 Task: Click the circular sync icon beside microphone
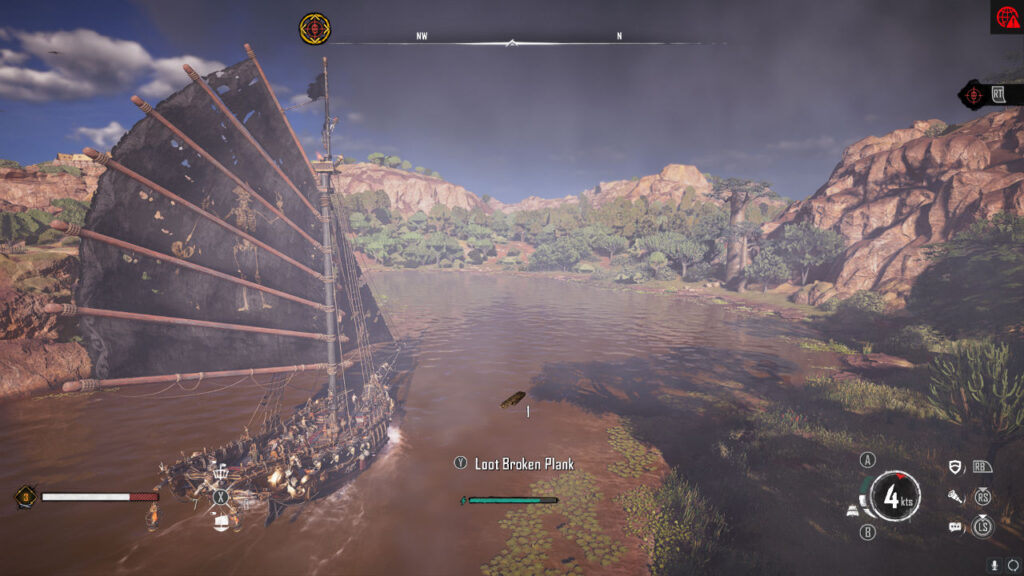click(x=1012, y=564)
